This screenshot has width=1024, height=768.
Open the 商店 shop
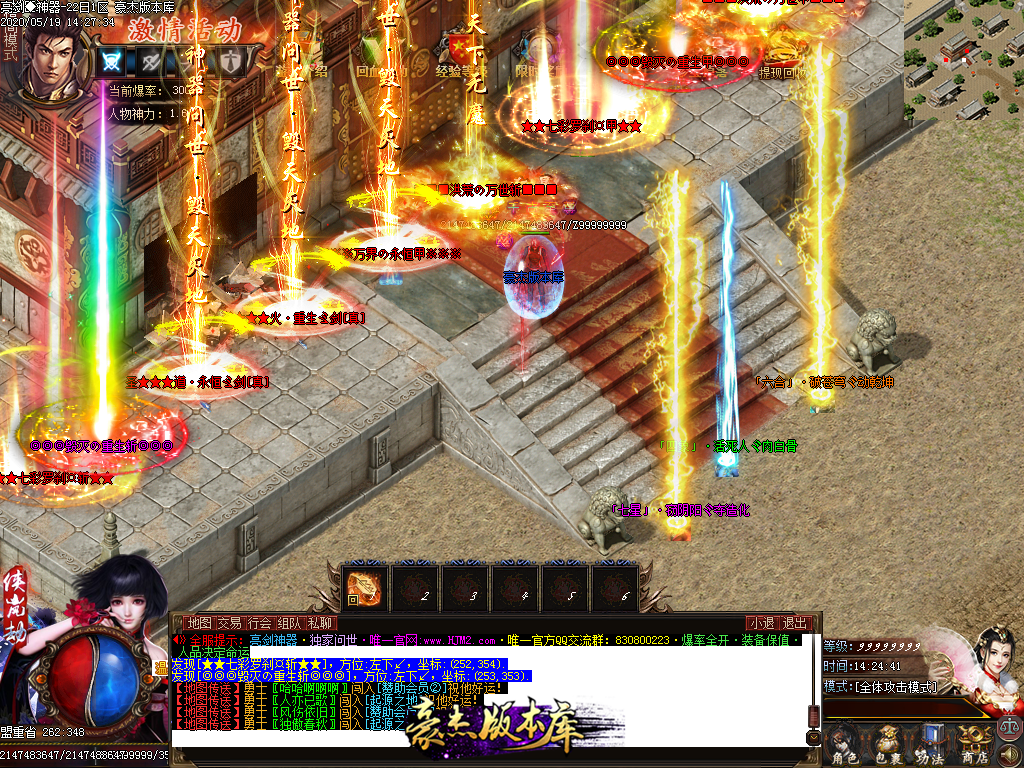(972, 744)
